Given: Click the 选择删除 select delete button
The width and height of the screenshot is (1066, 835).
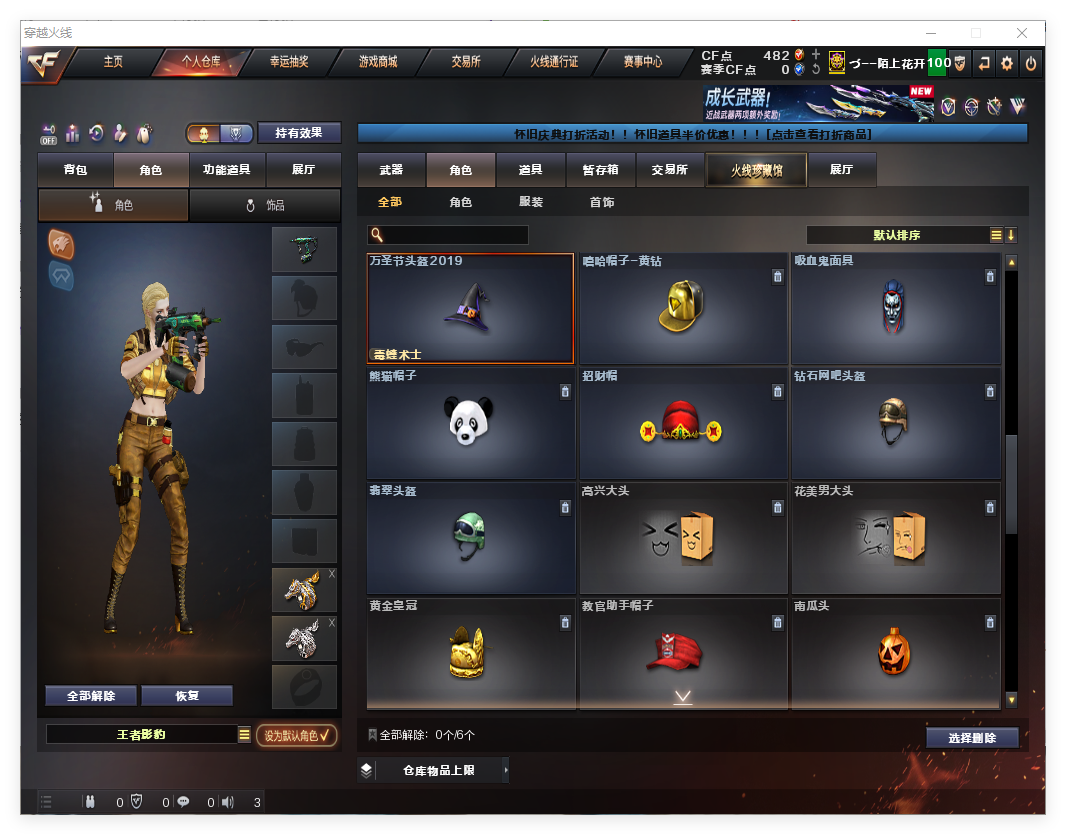Looking at the screenshot, I should click(x=971, y=738).
